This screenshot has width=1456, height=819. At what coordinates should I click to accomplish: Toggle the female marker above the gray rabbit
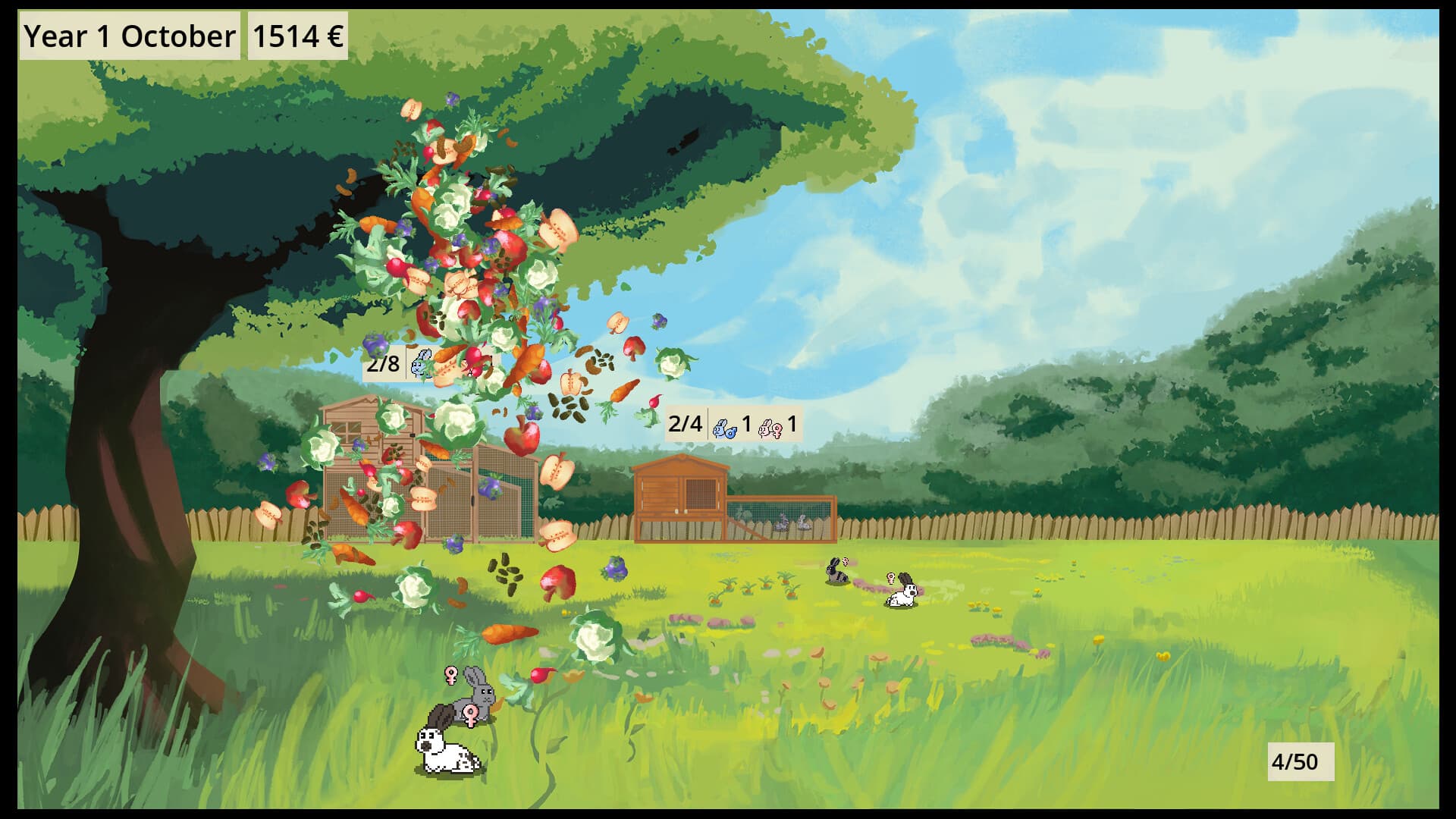click(x=449, y=673)
